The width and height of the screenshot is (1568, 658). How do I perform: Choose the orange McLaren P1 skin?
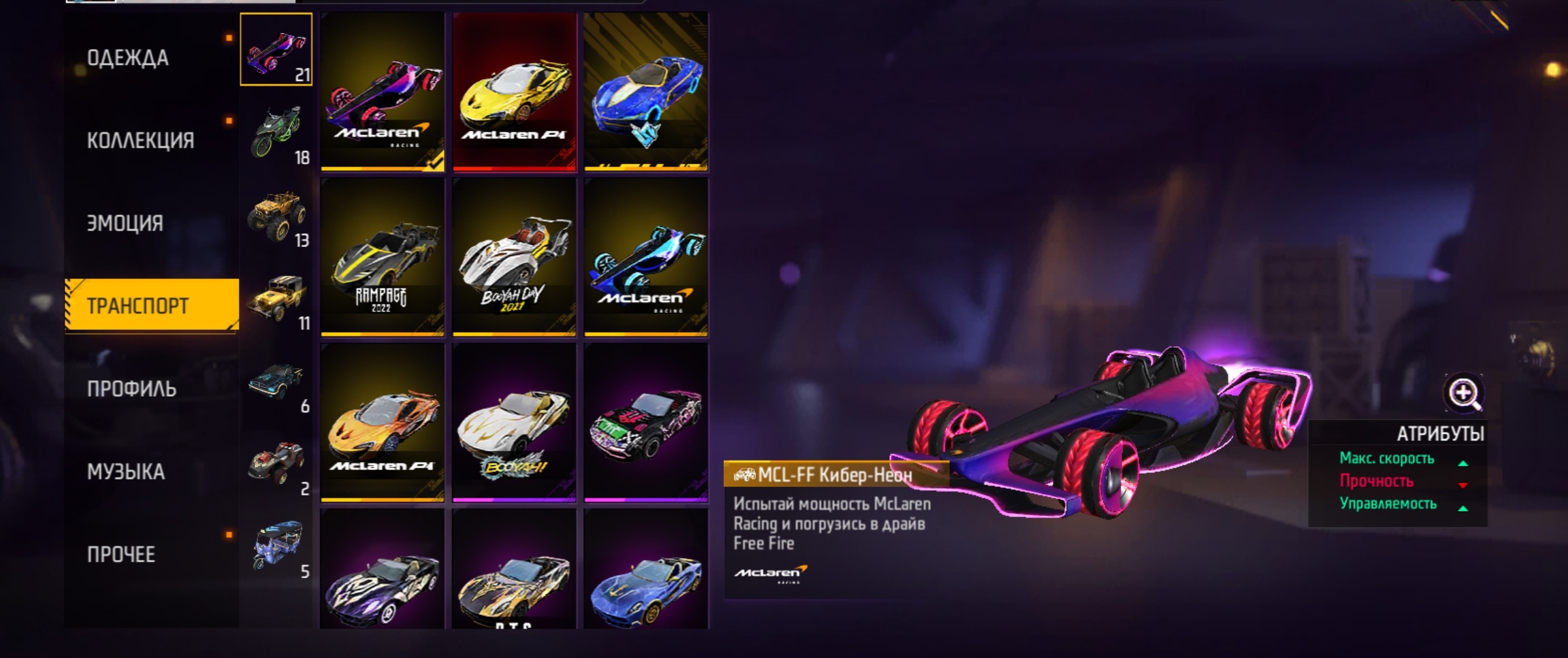click(x=382, y=422)
